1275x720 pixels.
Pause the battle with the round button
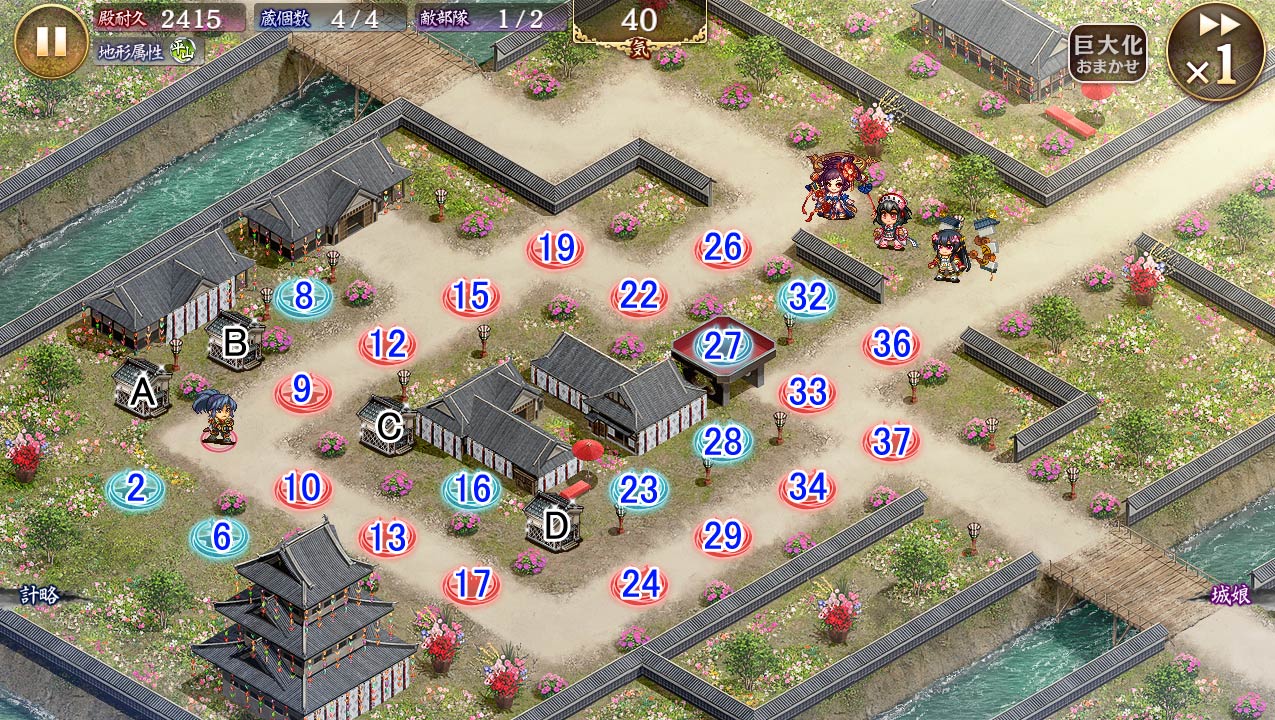click(51, 40)
